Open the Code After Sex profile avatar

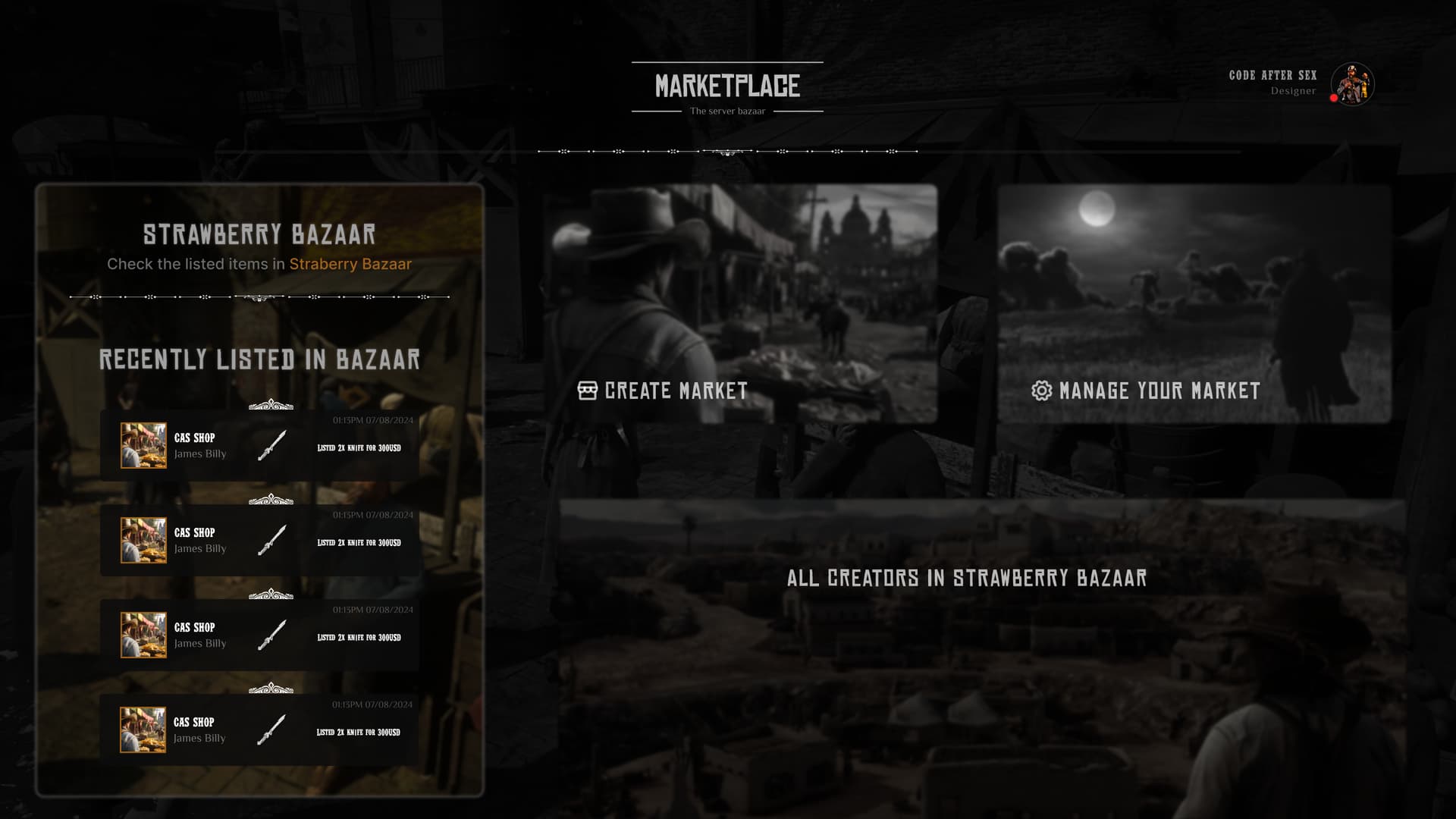(1352, 84)
